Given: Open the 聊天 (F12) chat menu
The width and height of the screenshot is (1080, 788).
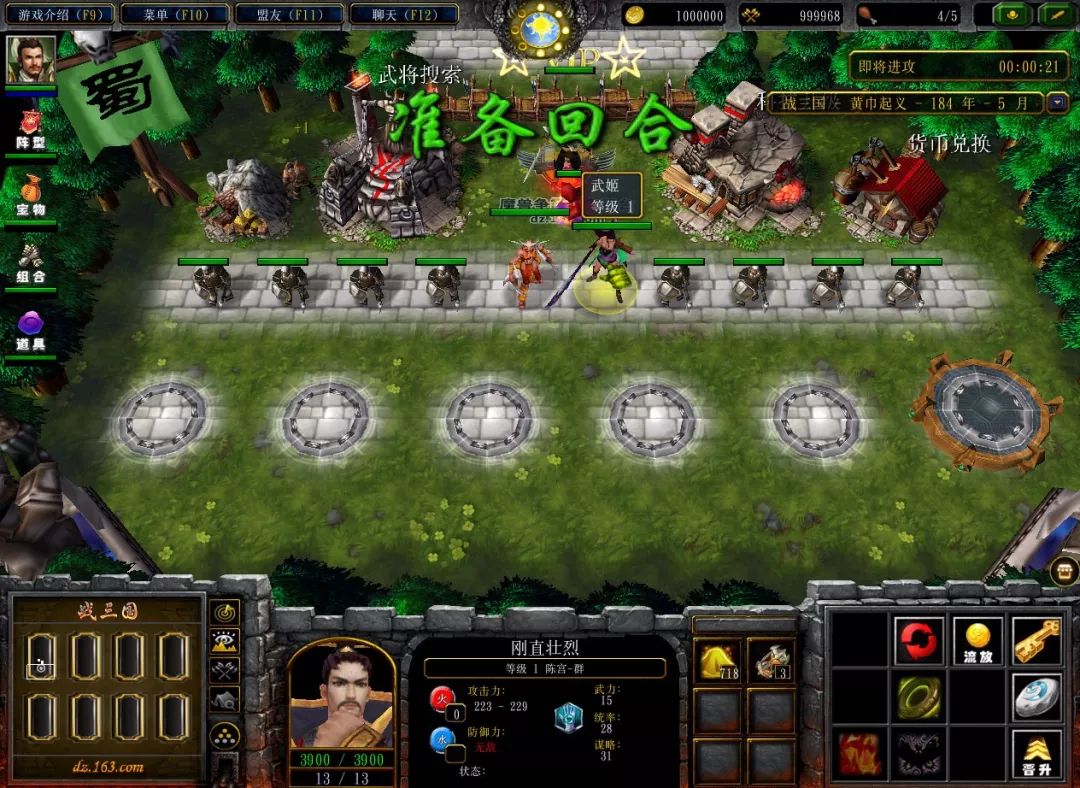Looking at the screenshot, I should click(x=404, y=15).
